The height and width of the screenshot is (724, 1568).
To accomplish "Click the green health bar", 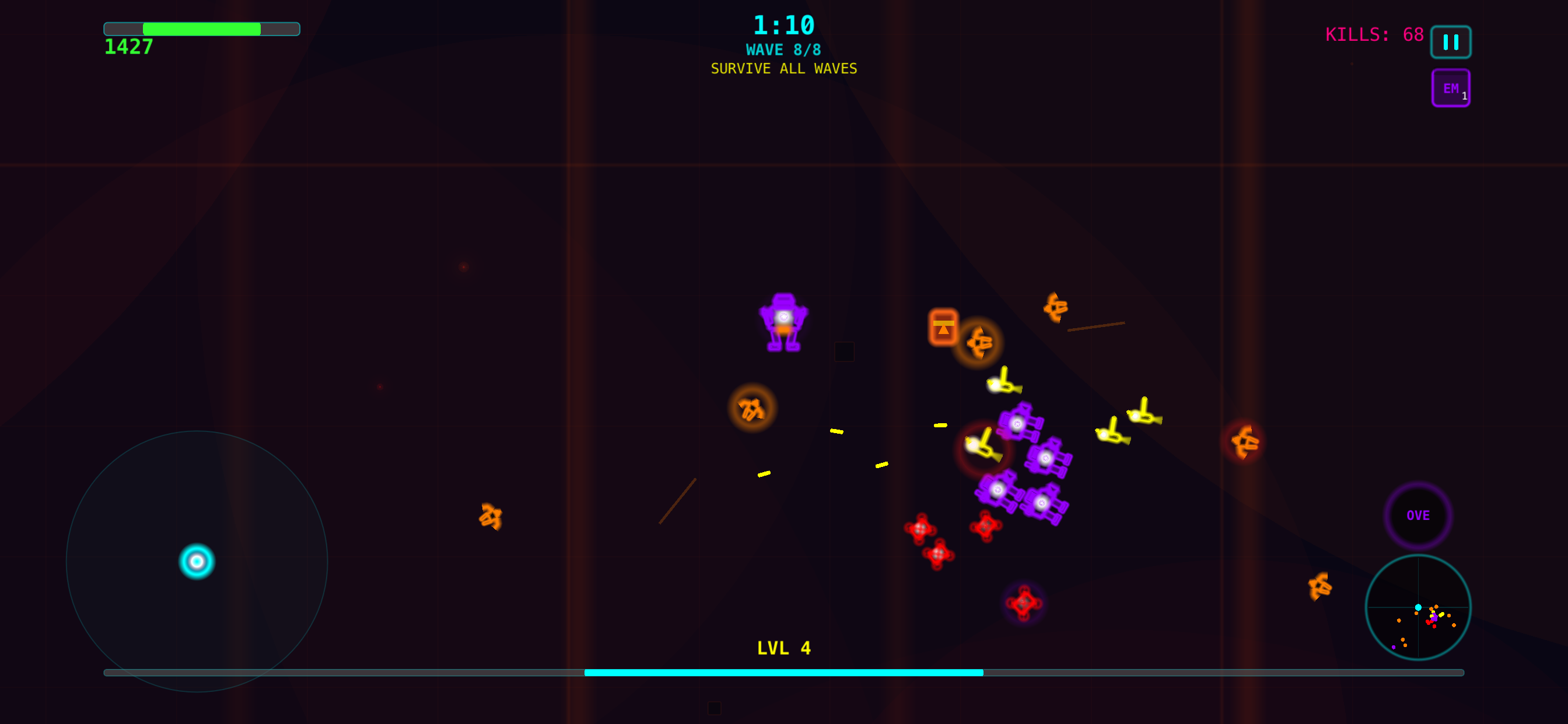I will (201, 28).
